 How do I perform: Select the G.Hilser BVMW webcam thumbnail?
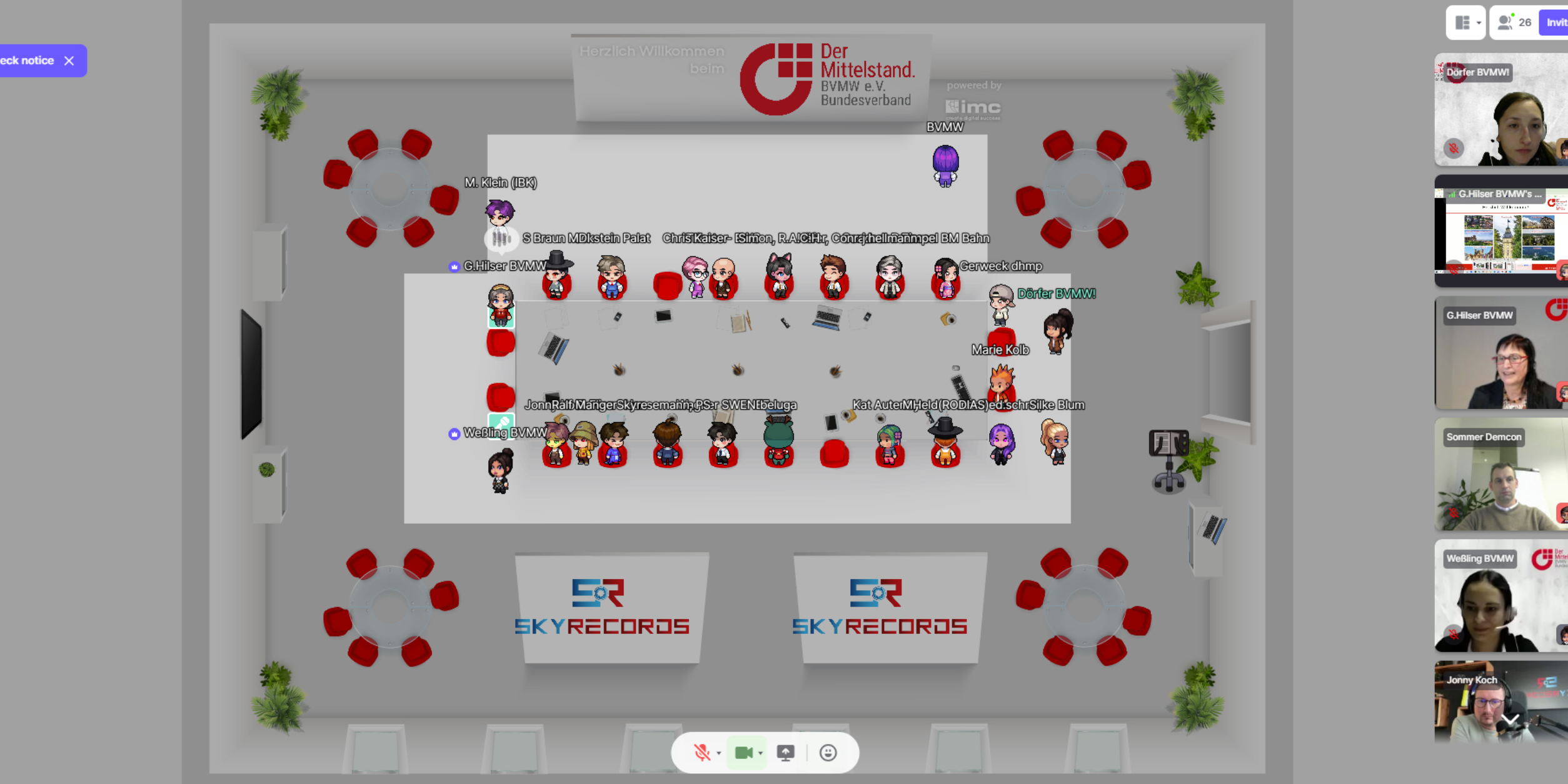point(1500,353)
